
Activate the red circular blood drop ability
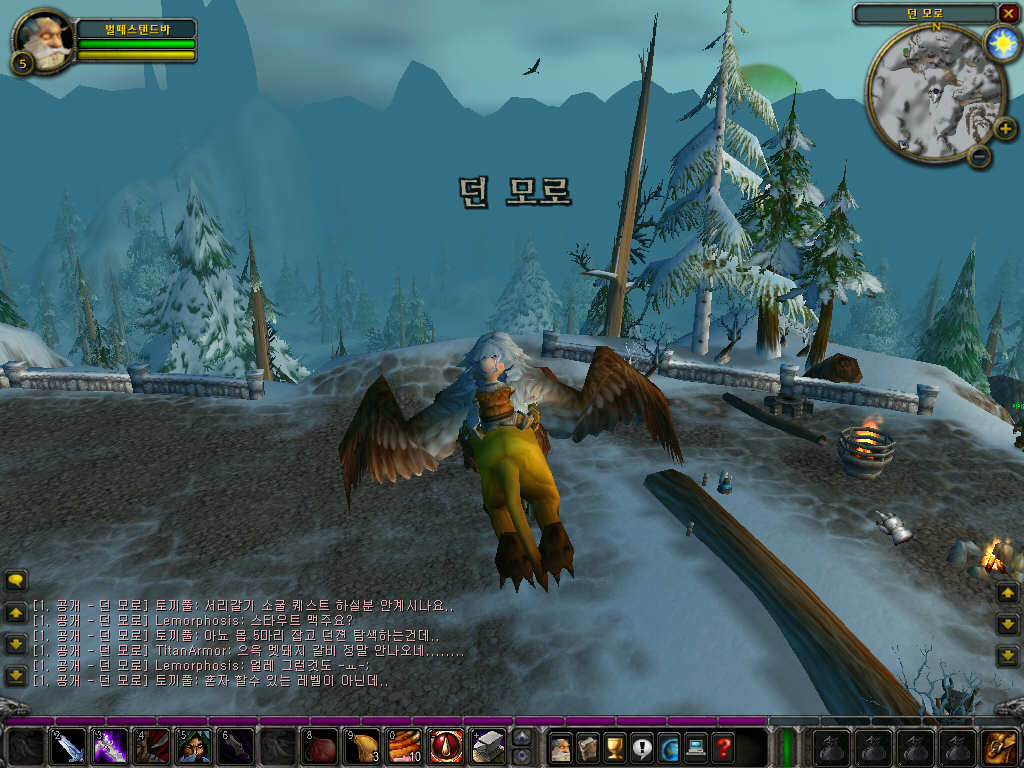(x=446, y=747)
